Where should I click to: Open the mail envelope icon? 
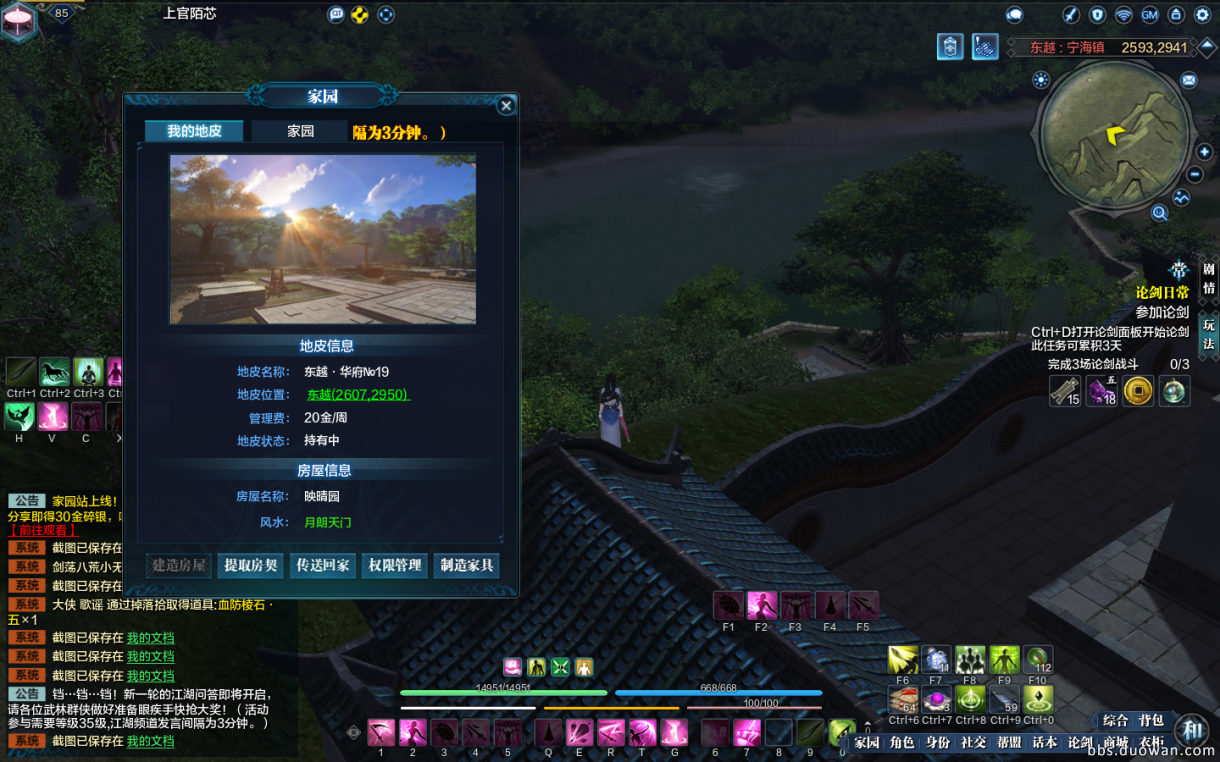pyautogui.click(x=1188, y=80)
